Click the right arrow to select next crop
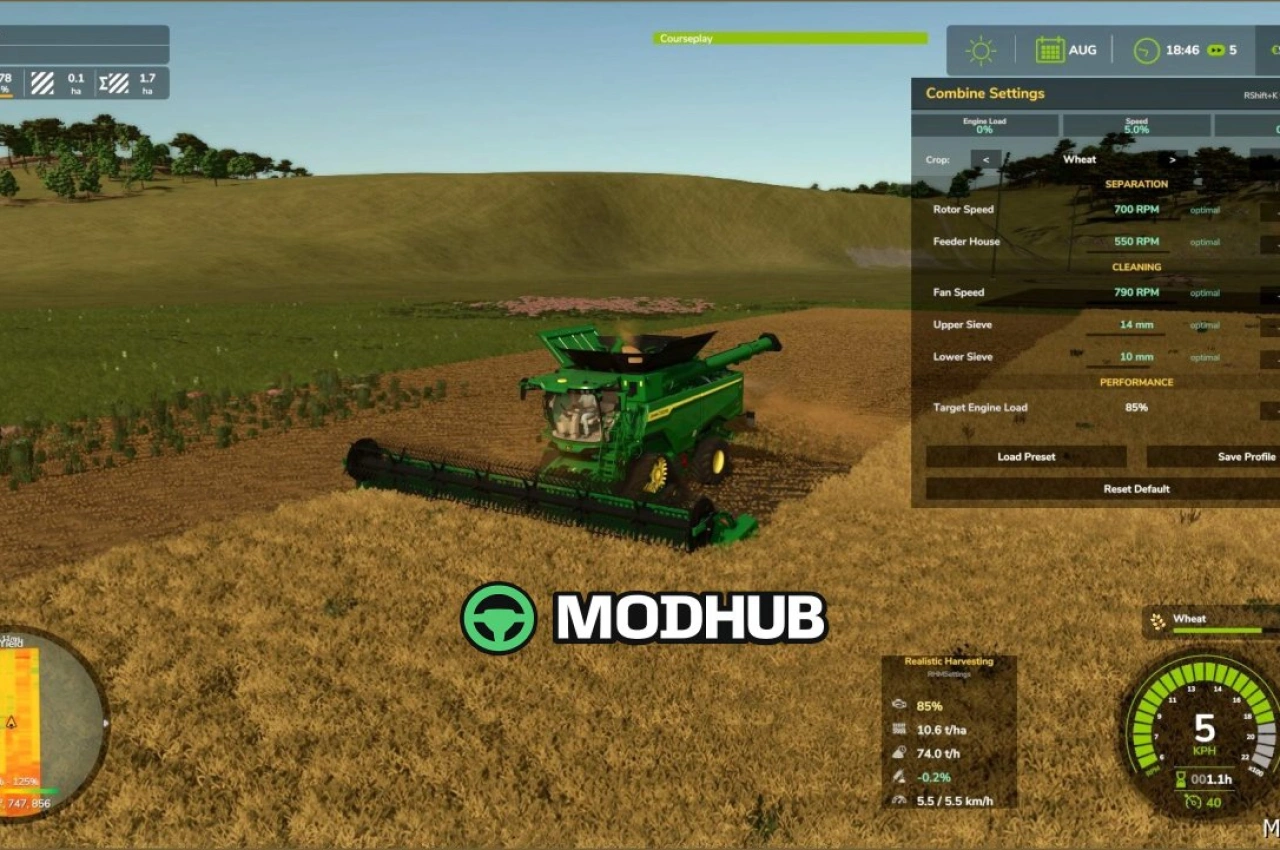This screenshot has width=1280, height=850. coord(1173,159)
